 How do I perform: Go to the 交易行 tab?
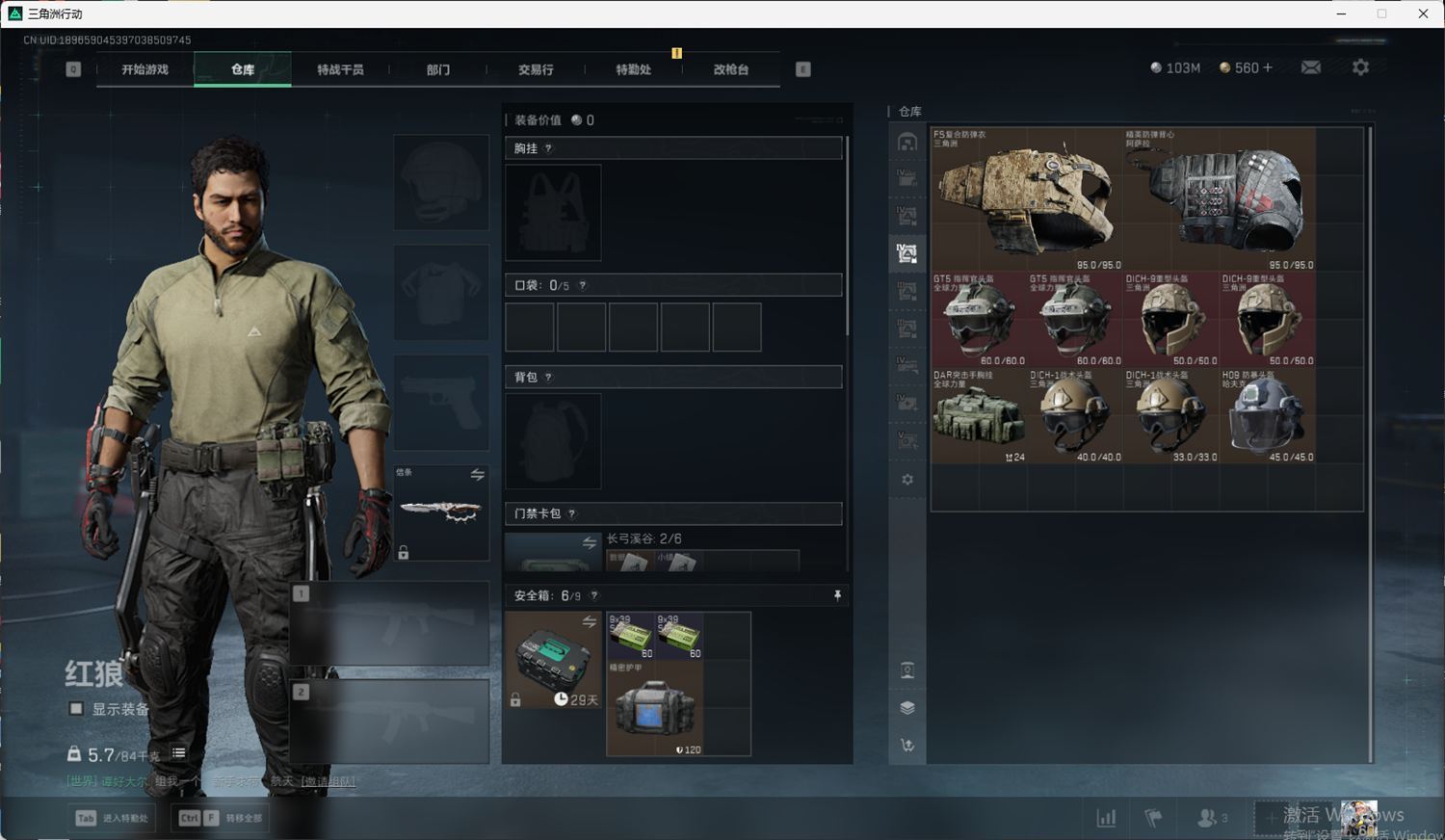click(x=536, y=69)
